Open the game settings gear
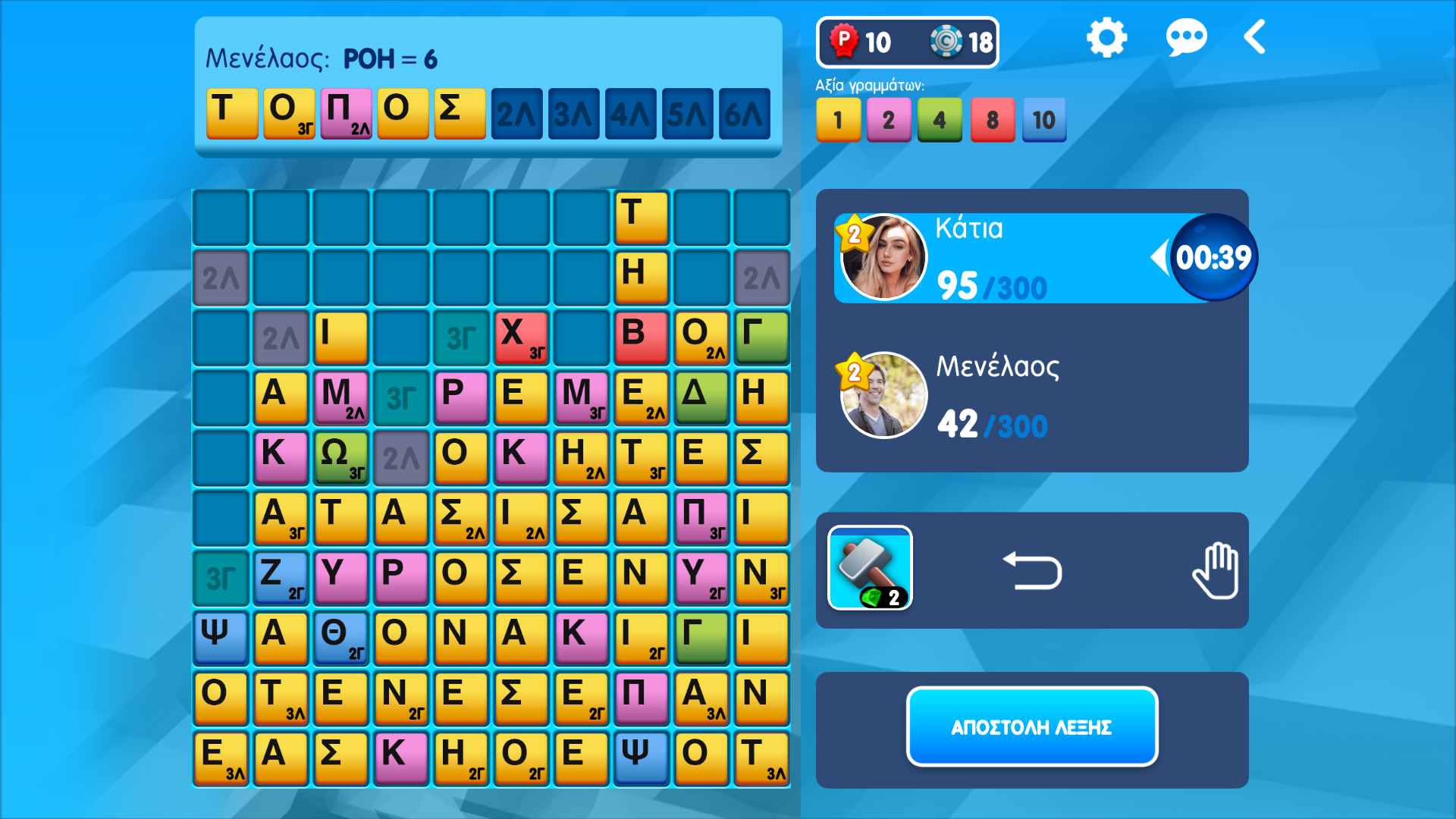The image size is (1456, 819). (1106, 36)
